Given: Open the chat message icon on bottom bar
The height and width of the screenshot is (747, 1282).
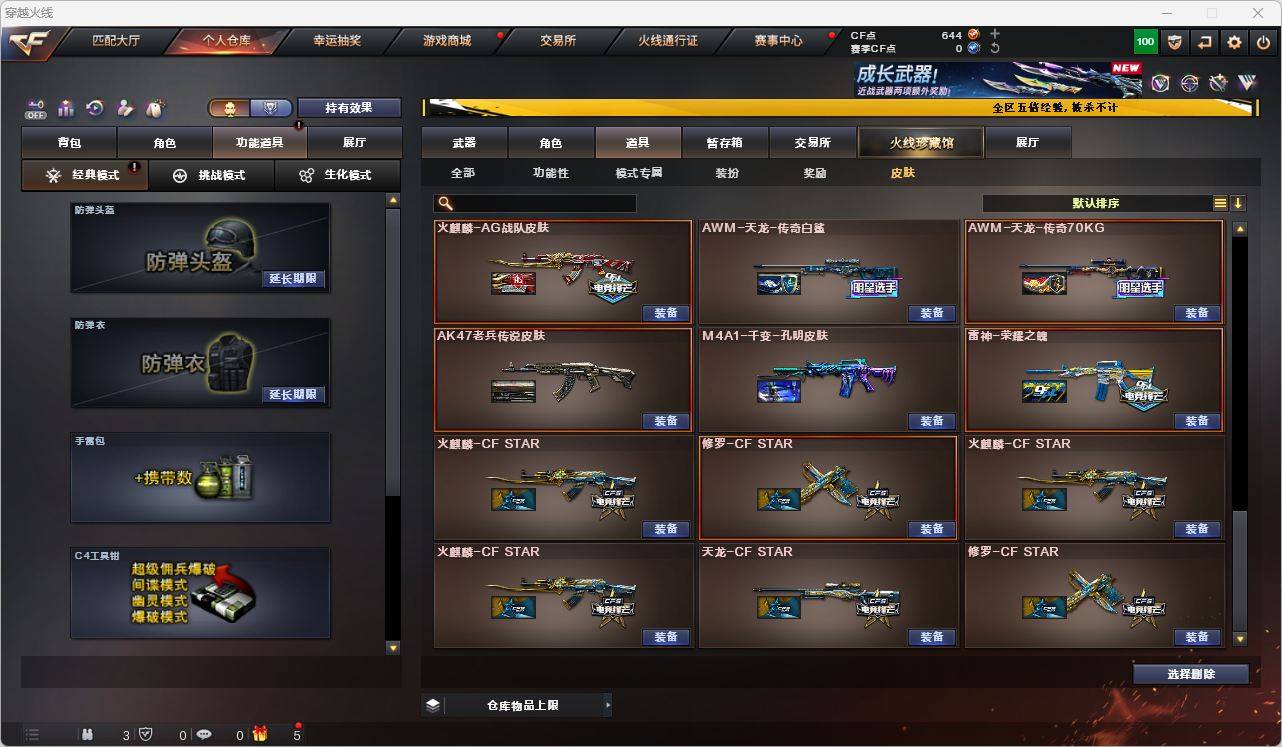Looking at the screenshot, I should point(204,734).
